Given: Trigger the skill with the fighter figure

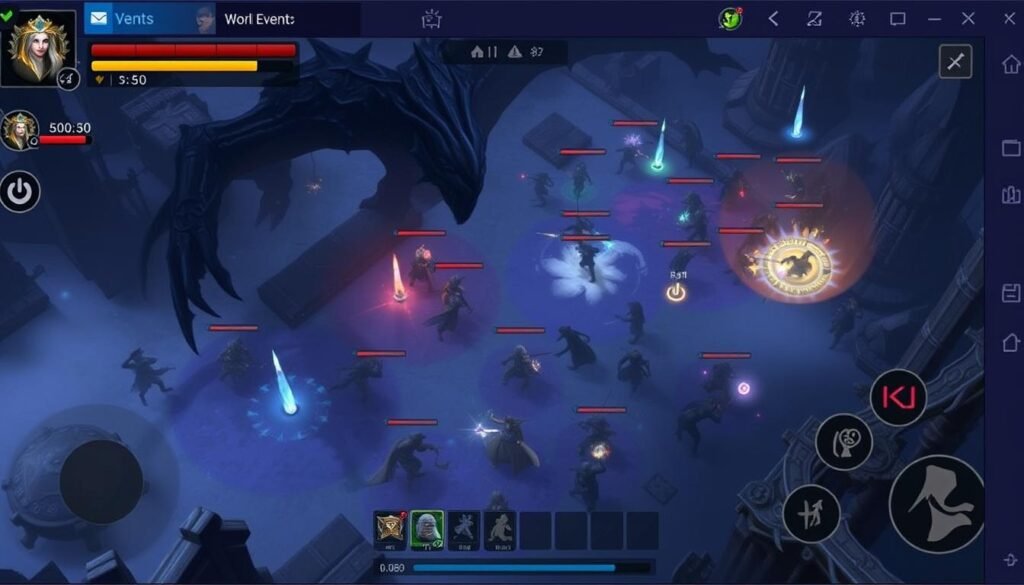Looking at the screenshot, I should 811,513.
